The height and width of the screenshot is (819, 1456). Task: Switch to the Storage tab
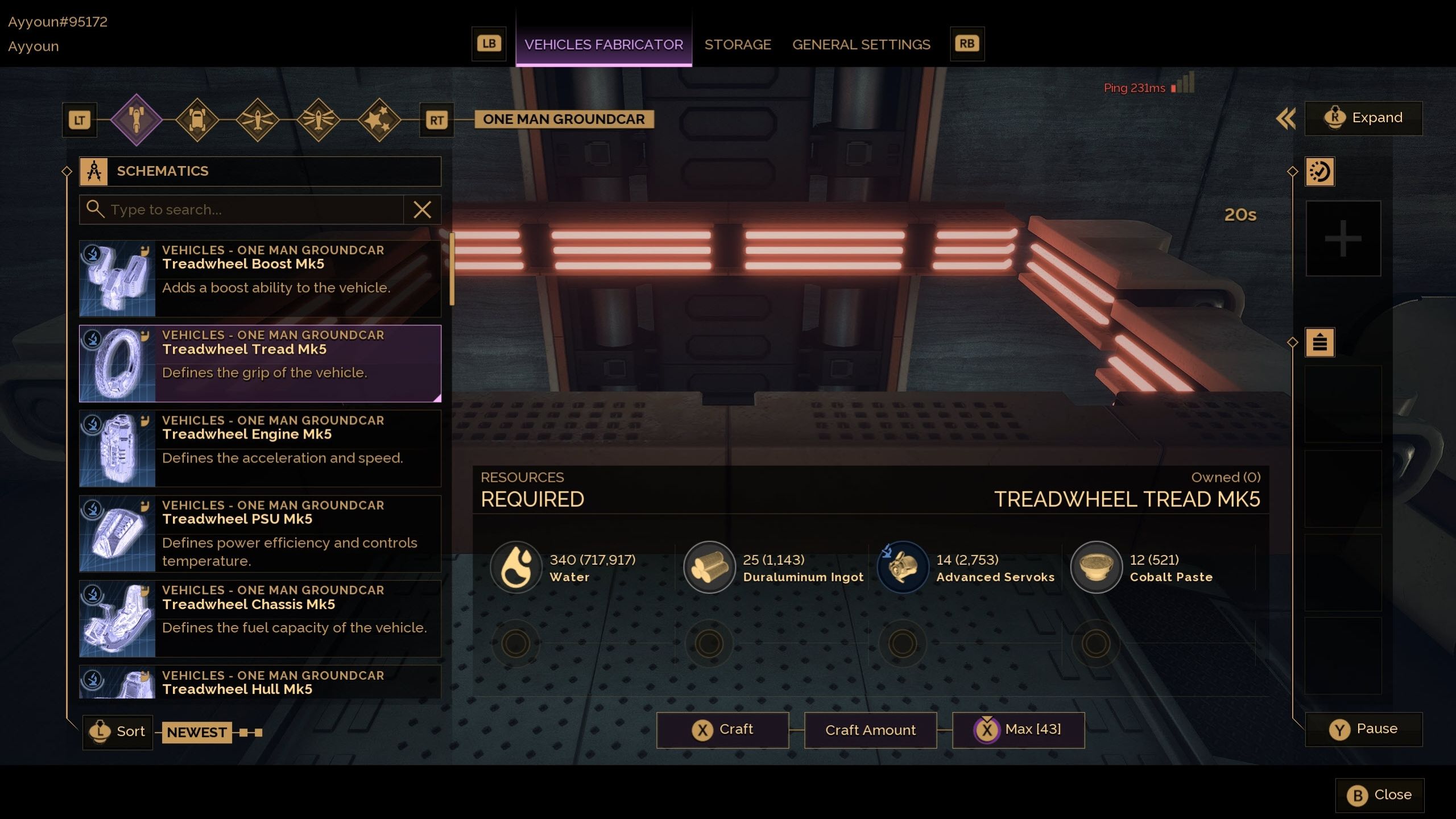coord(737,44)
